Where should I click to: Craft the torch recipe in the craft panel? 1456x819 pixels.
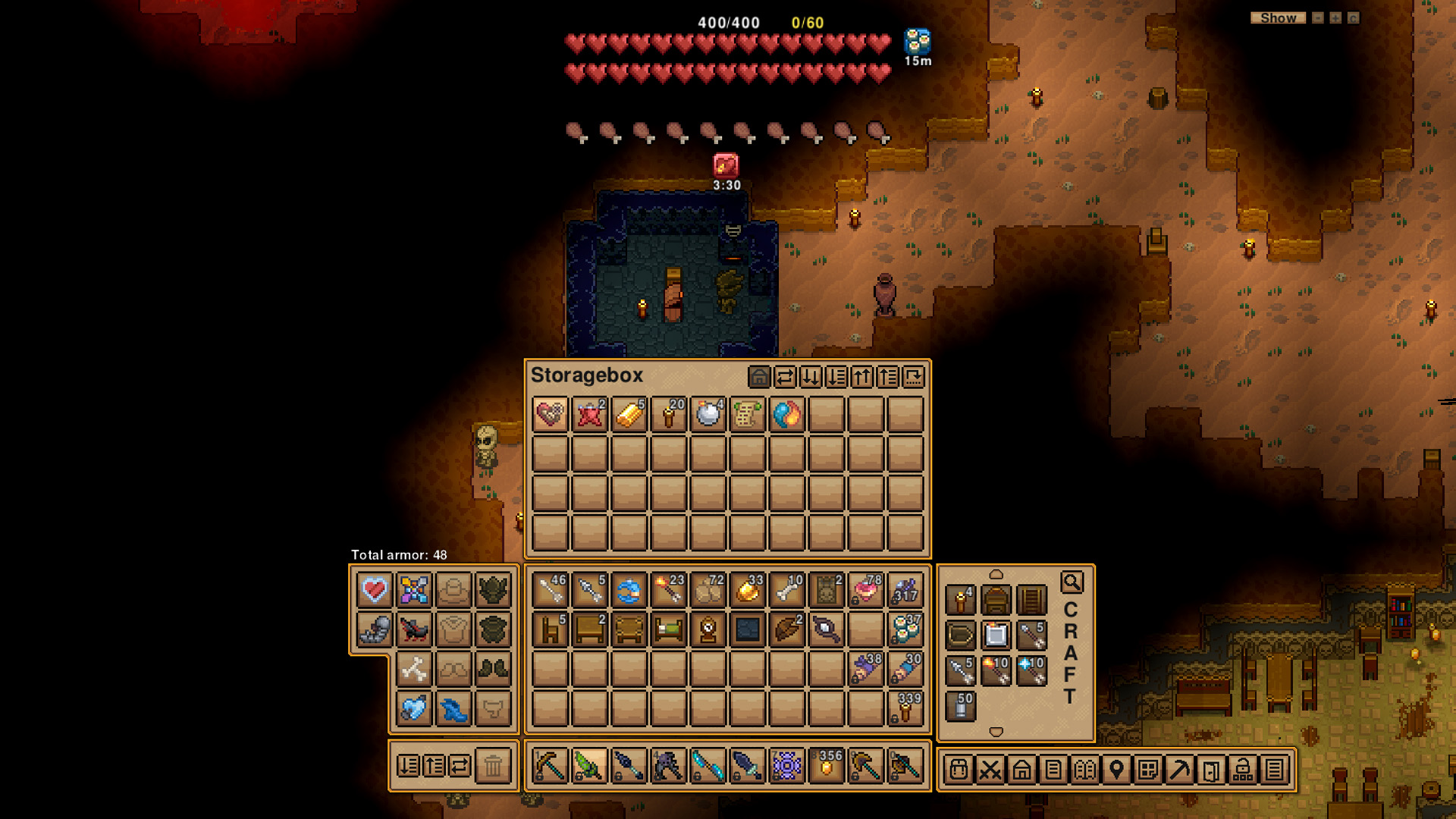click(x=960, y=600)
